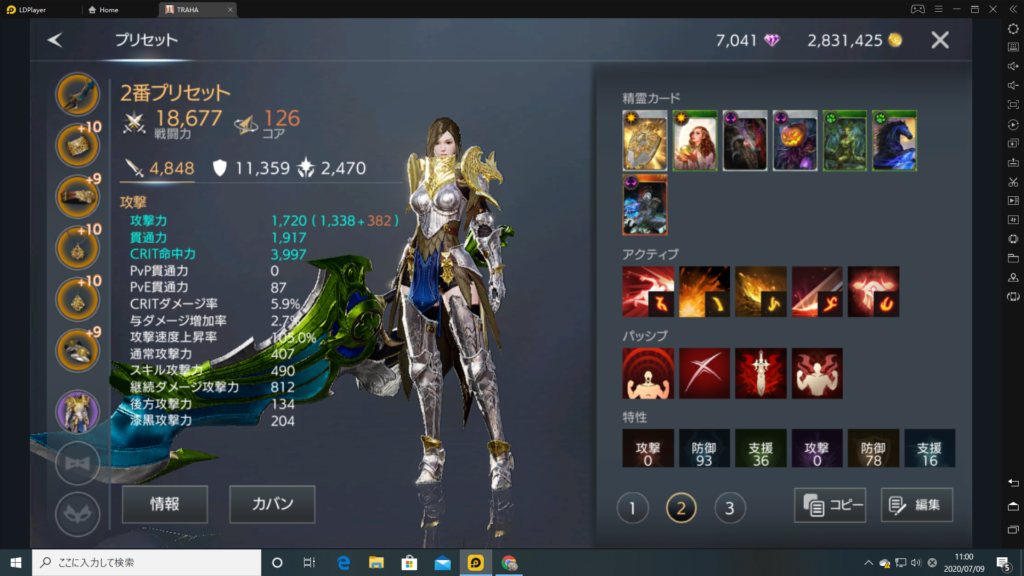Open the character costume portrait slot
Image resolution: width=1024 pixels, height=576 pixels.
[76, 411]
